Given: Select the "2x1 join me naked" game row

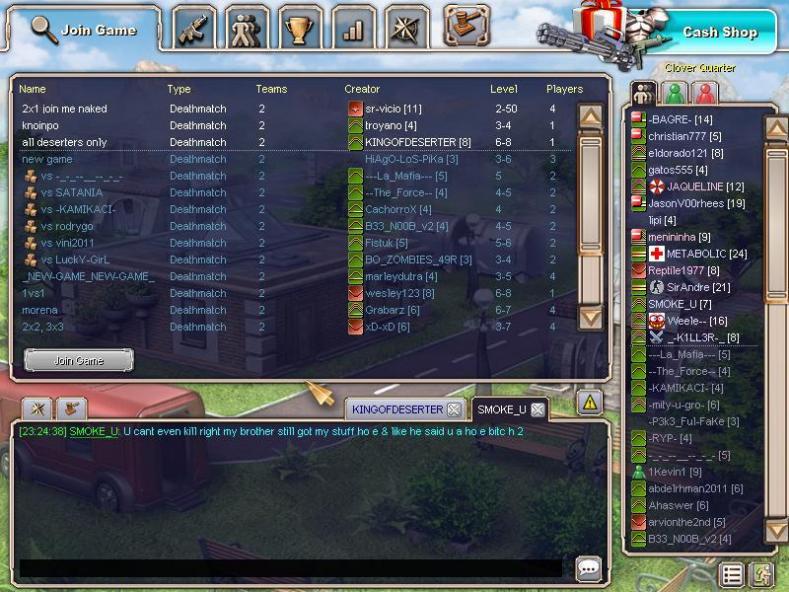Looking at the screenshot, I should [65, 108].
